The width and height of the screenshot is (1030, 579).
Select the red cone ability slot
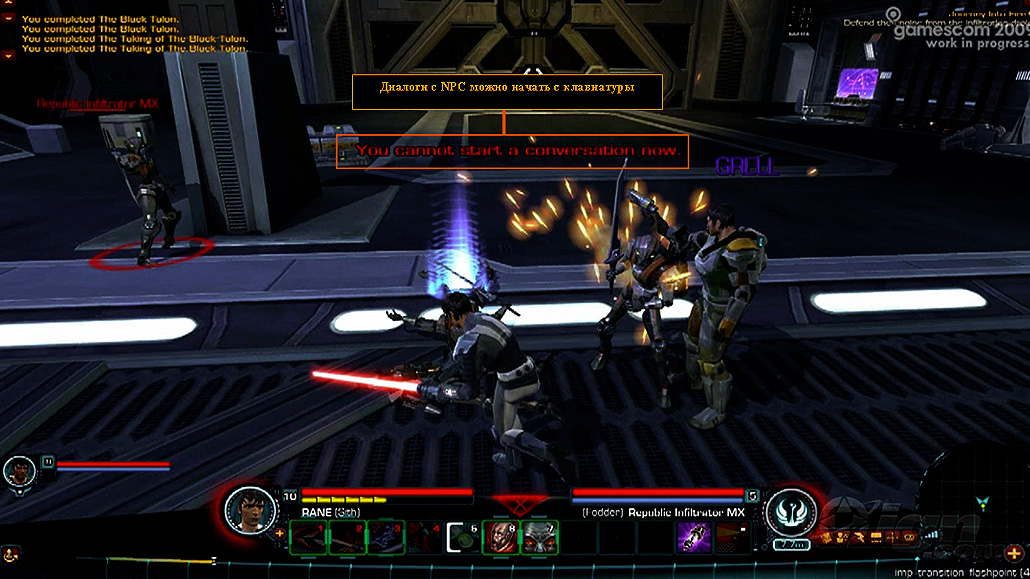(x=730, y=537)
